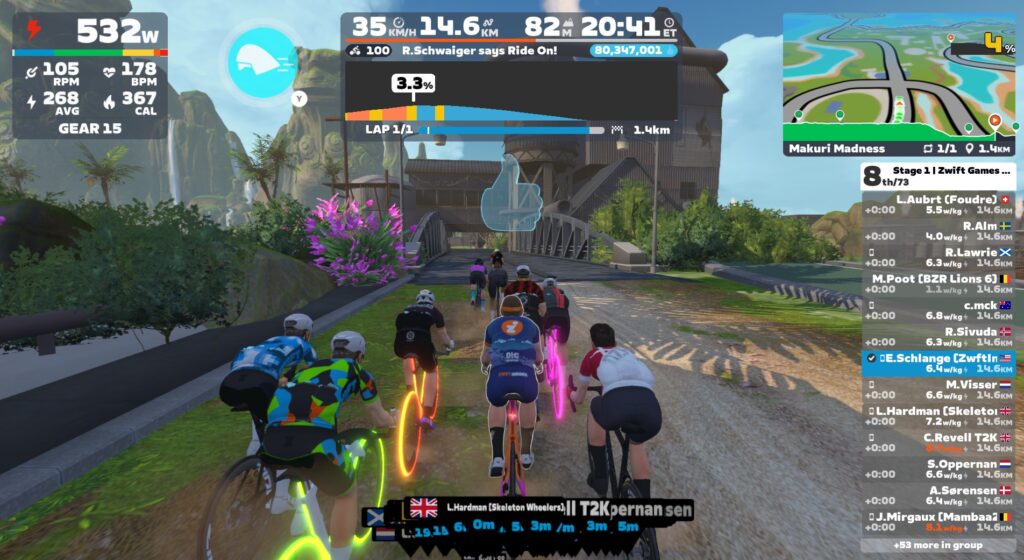Select R.Alm in the rider list
Screen dimensions: 1024x560
937,231
